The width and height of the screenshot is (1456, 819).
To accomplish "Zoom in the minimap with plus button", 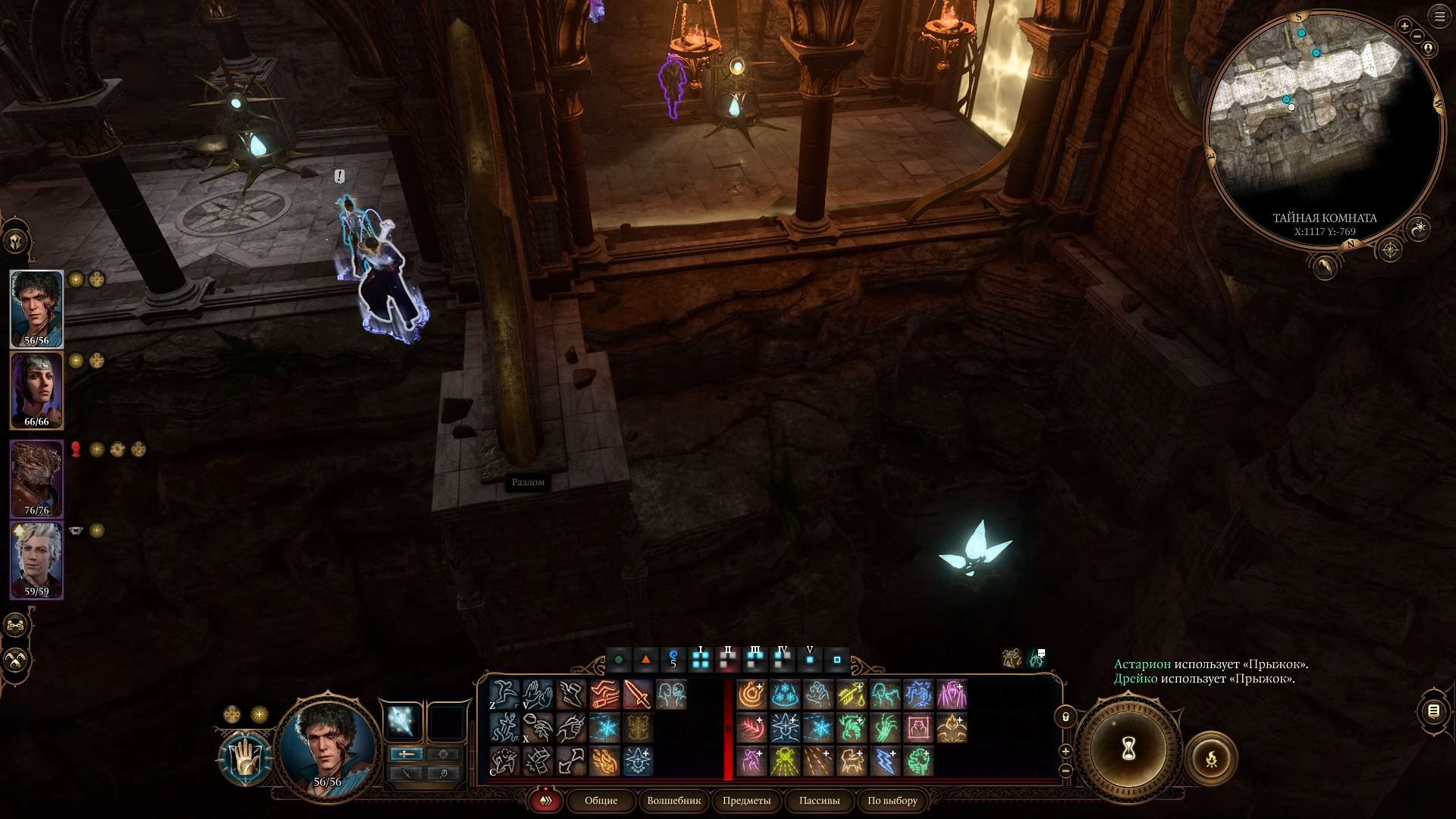I will coord(1404,27).
